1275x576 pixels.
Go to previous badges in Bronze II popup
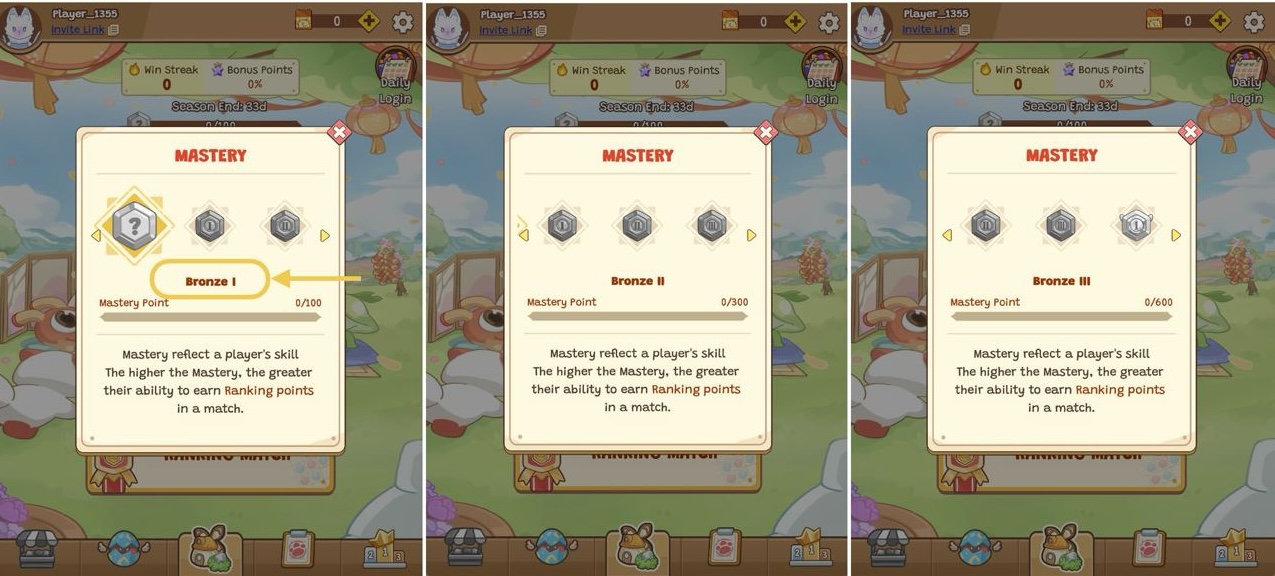click(523, 235)
